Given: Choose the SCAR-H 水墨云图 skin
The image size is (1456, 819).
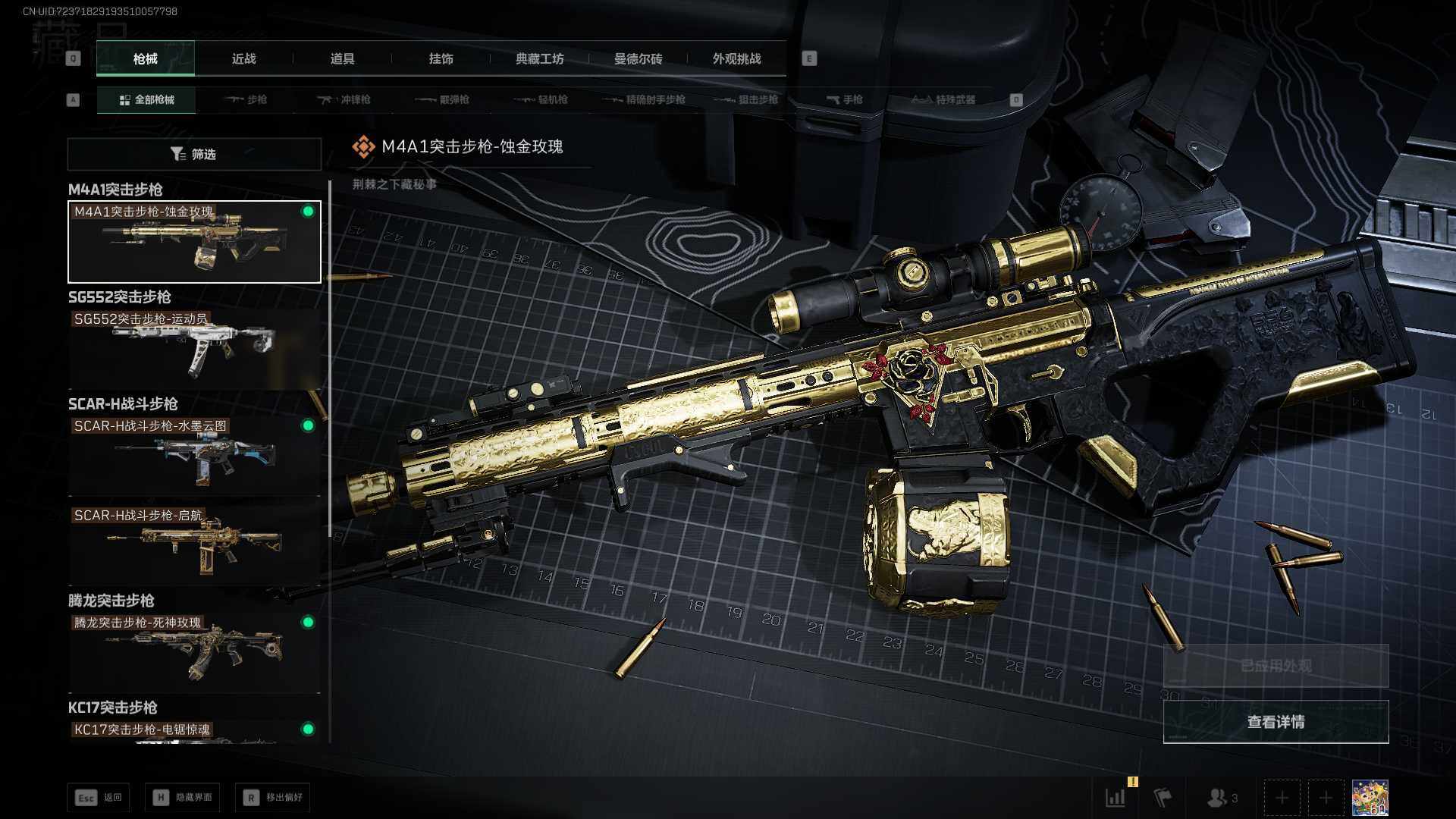Looking at the screenshot, I should click(194, 455).
